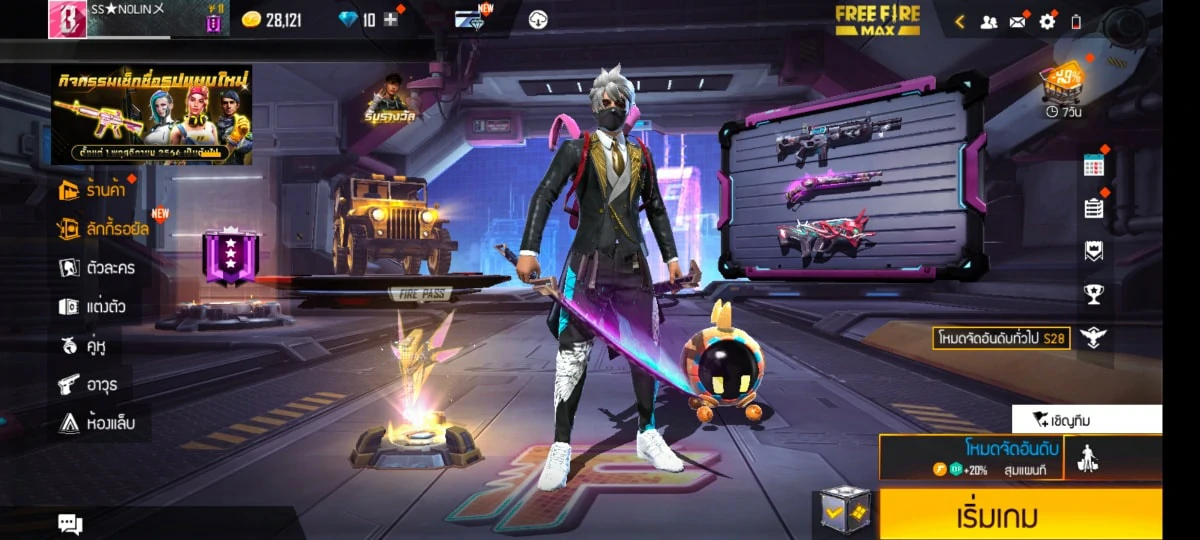1200x540 pixels.
Task: Open the คู่หู pet menu
Action: point(85,346)
